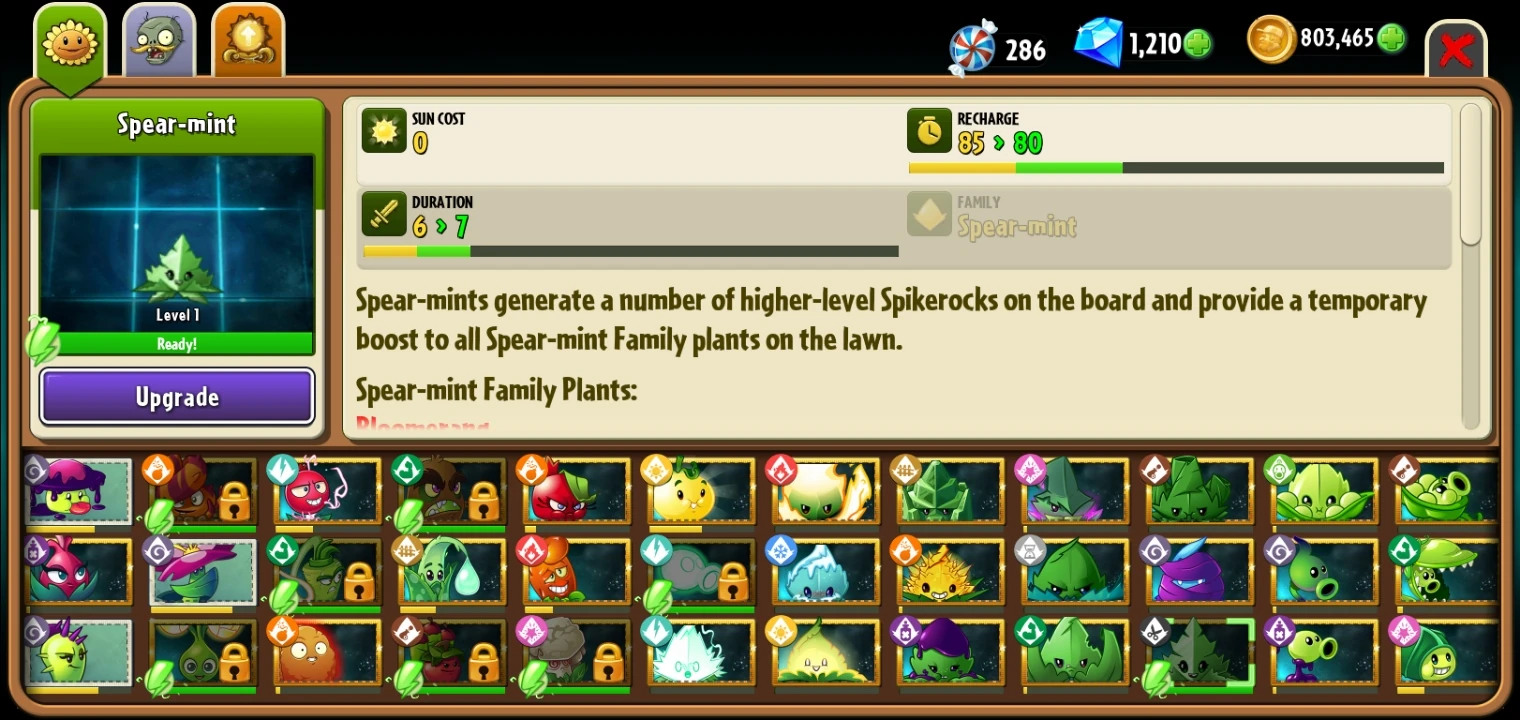Click the Recharge progress bar

[1175, 167]
